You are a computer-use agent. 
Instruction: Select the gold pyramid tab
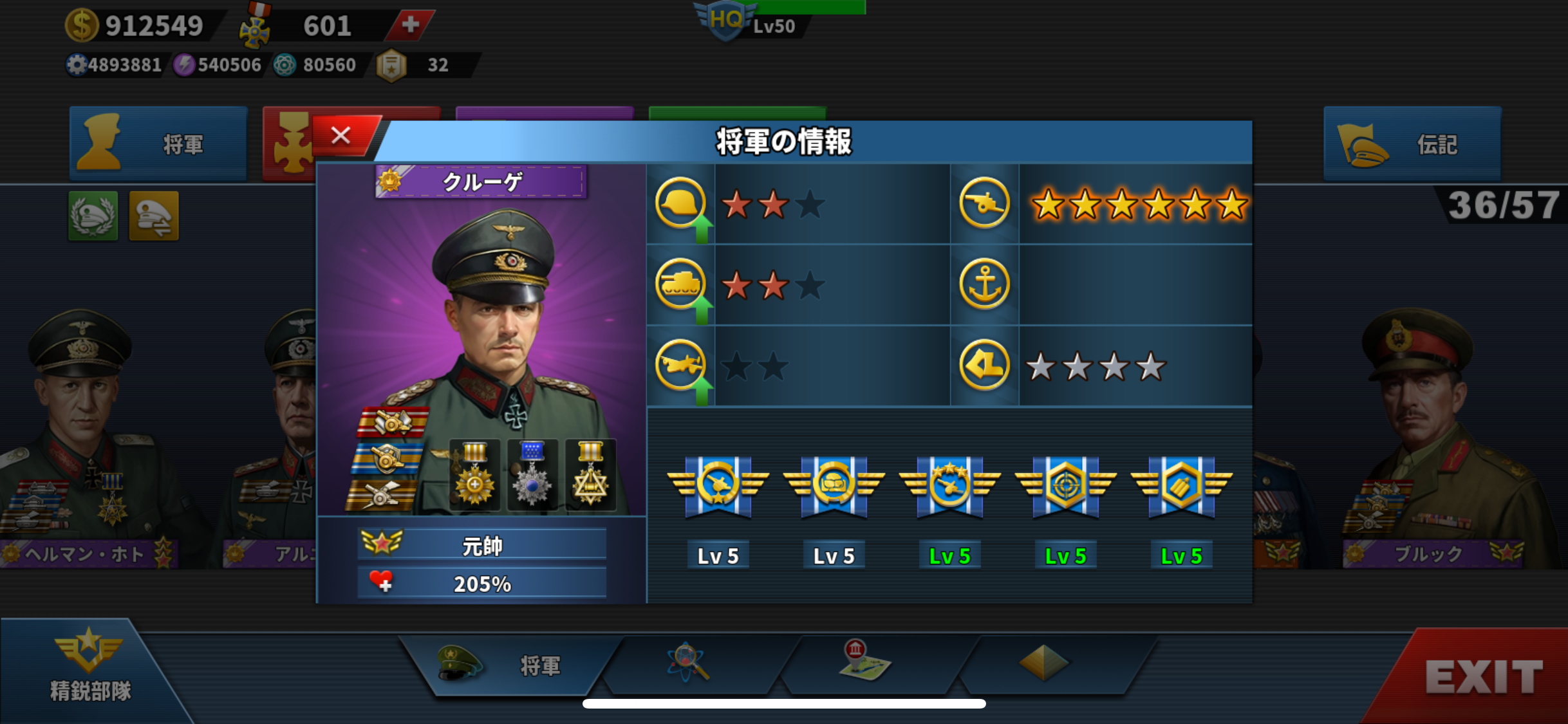tap(1043, 663)
